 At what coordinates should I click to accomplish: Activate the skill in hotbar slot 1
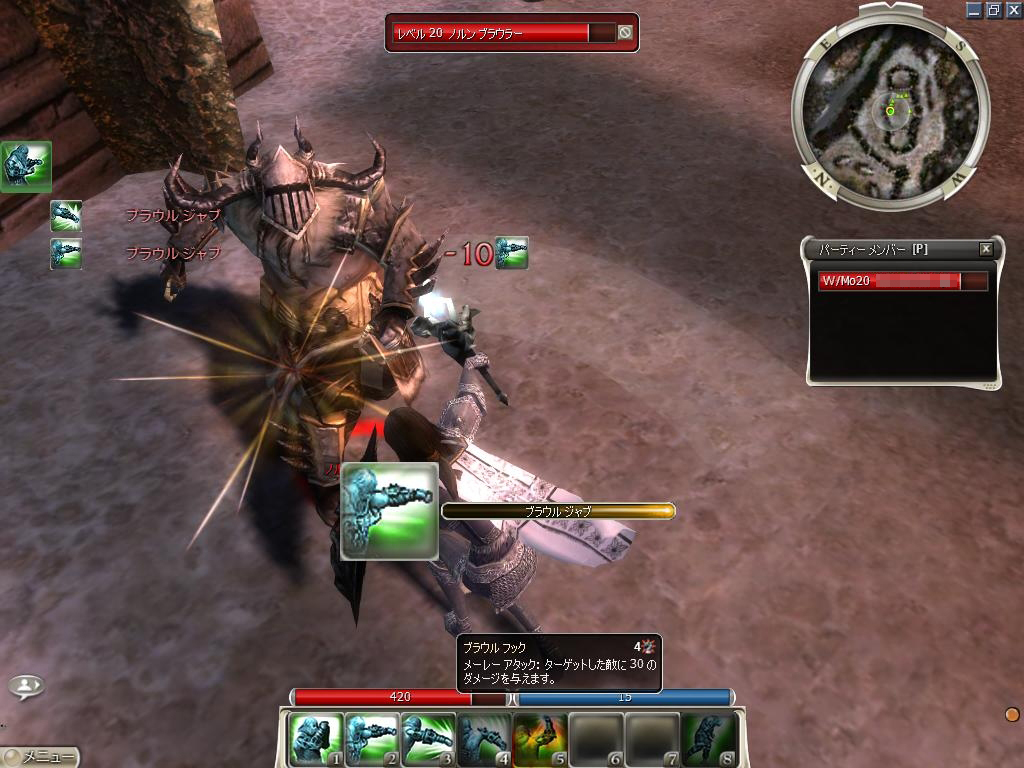[316, 738]
